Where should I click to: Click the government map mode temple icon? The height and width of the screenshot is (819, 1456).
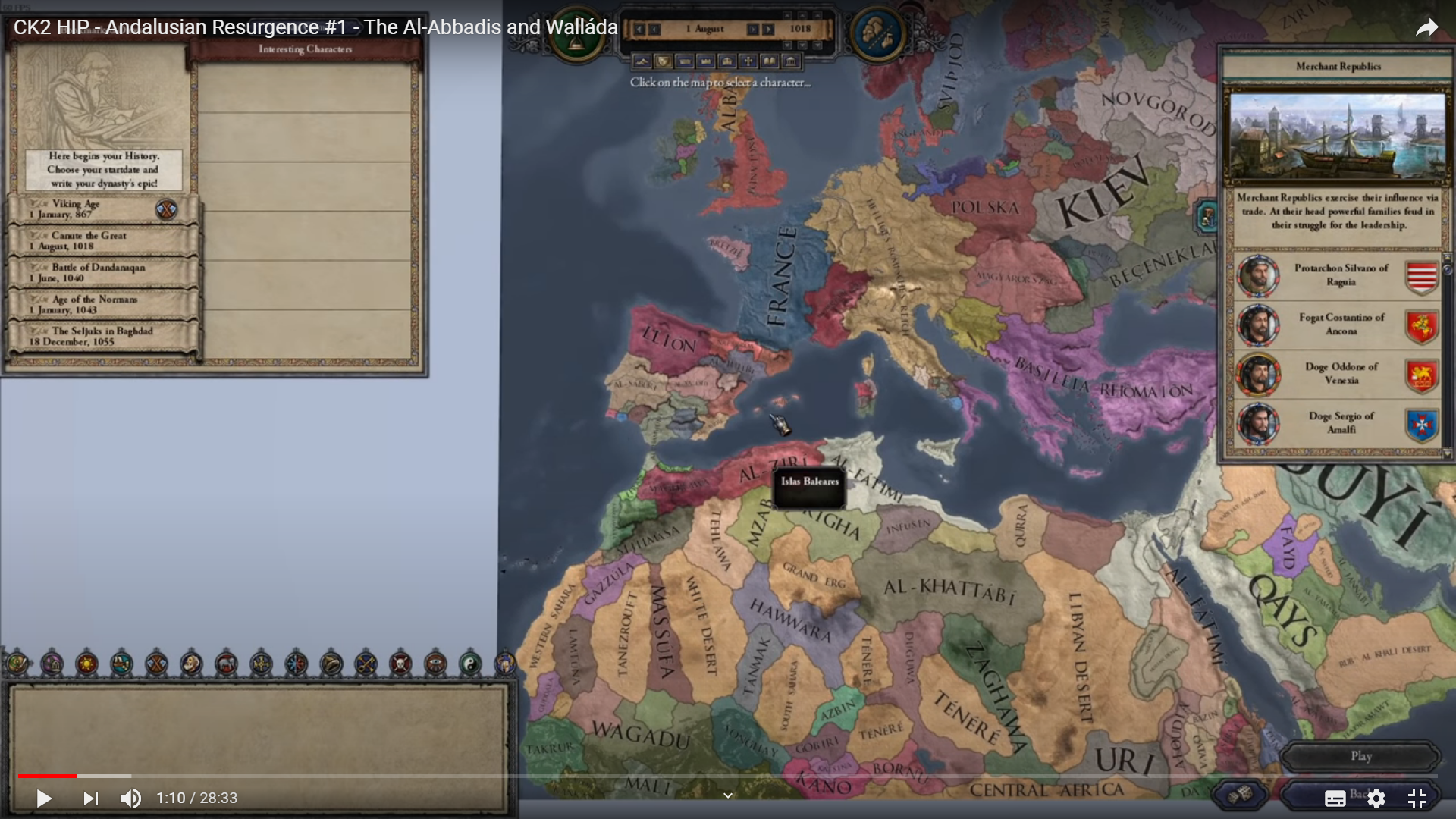click(x=789, y=61)
